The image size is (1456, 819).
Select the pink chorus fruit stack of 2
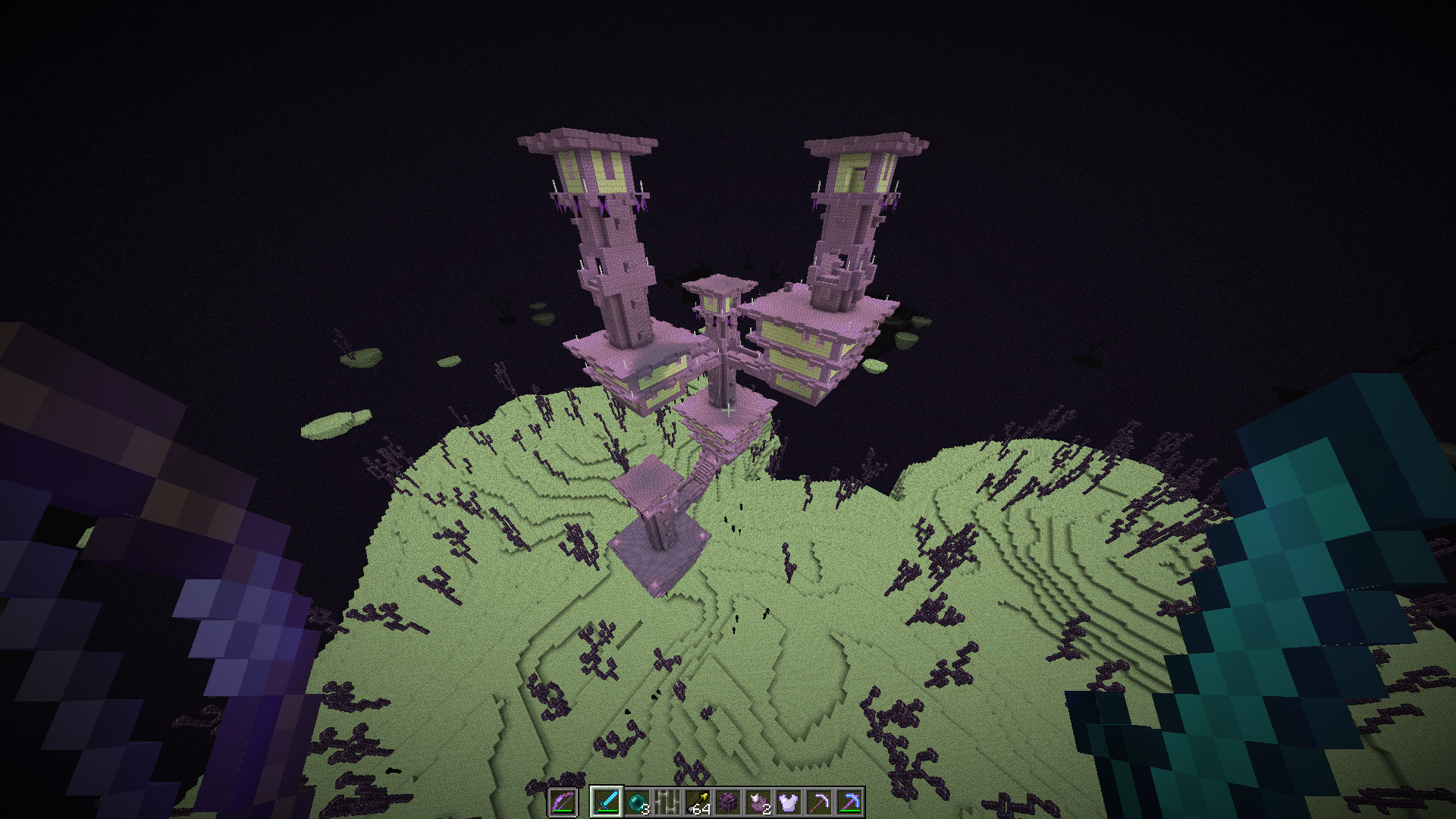point(758,802)
